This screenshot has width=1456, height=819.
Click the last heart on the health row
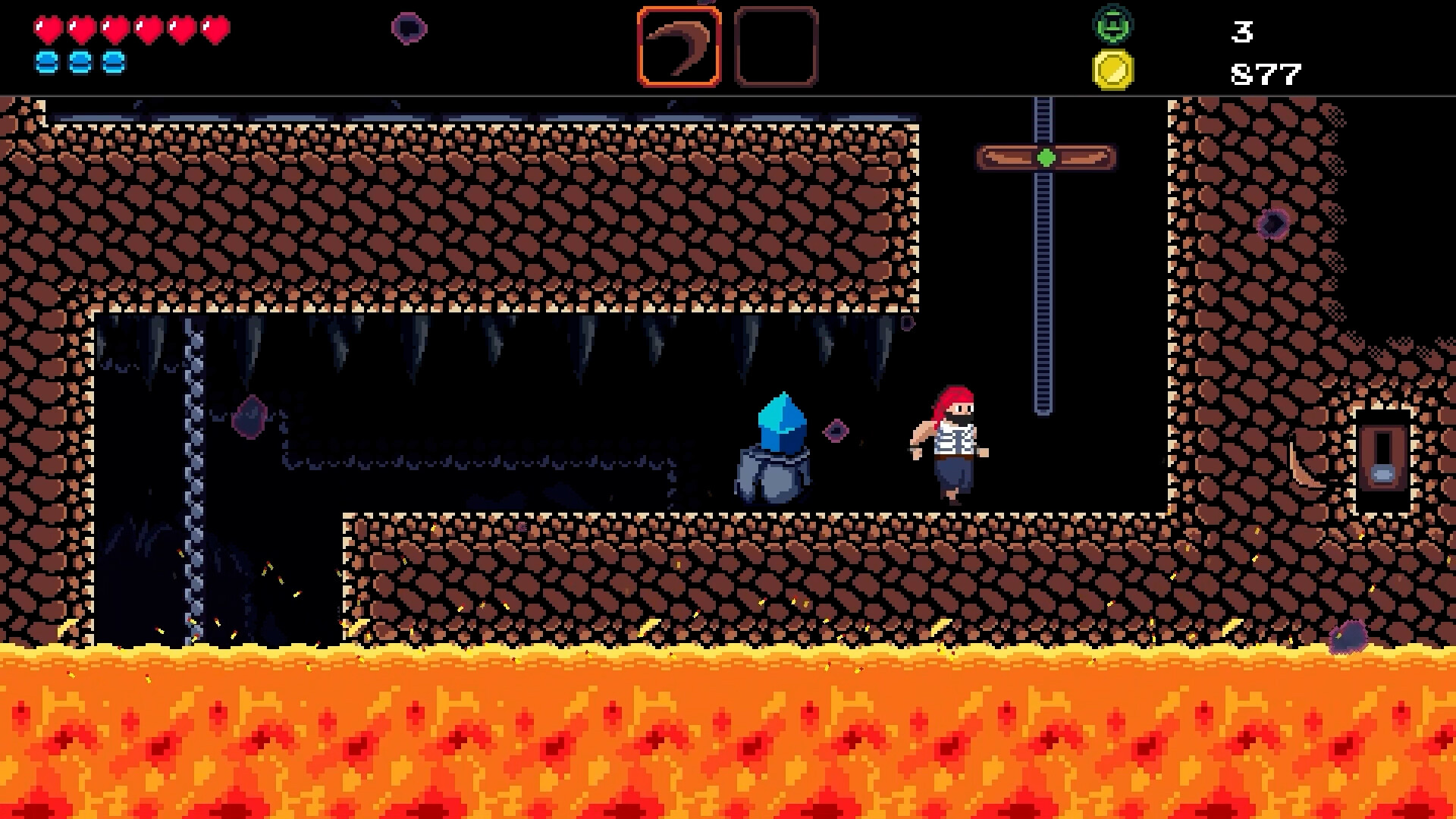(216, 30)
